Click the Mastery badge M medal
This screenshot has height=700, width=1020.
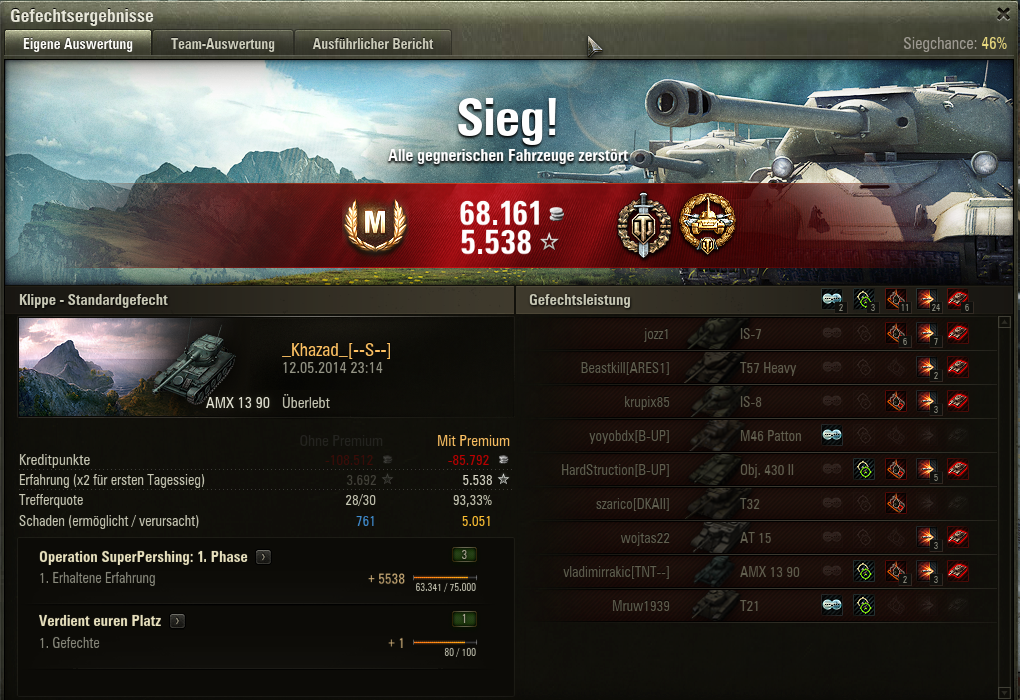coord(374,225)
